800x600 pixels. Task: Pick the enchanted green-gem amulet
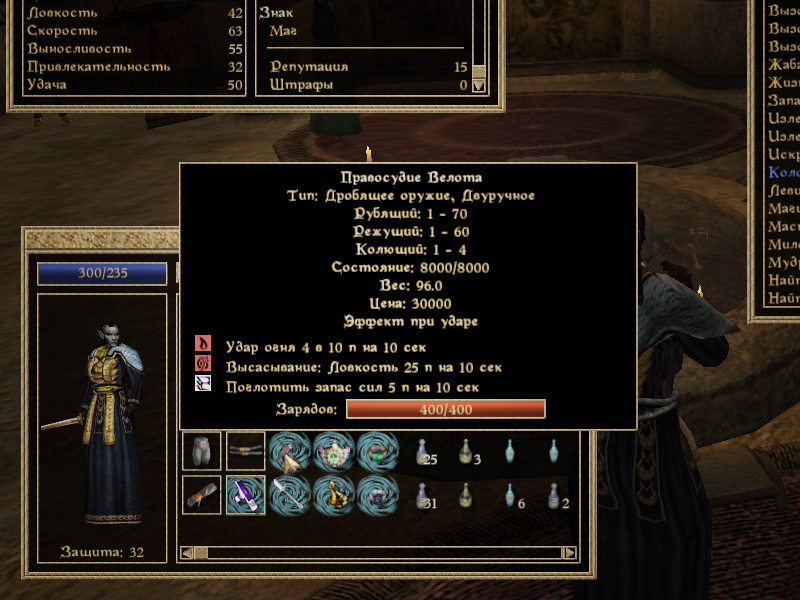(x=334, y=452)
